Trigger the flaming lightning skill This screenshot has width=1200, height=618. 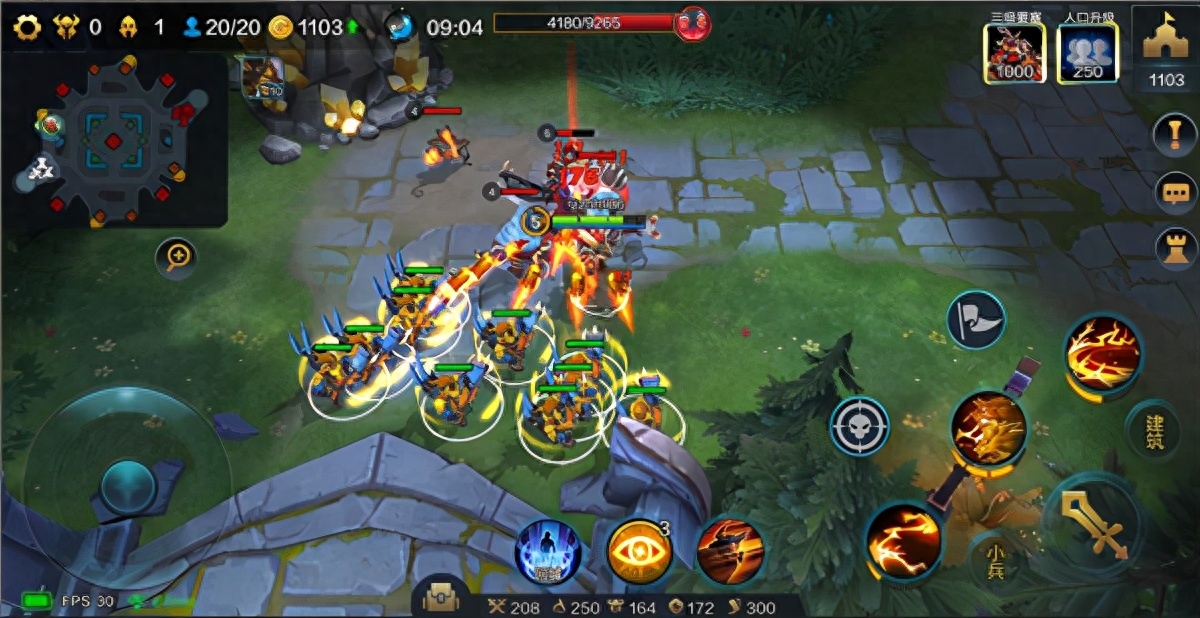[x=903, y=541]
